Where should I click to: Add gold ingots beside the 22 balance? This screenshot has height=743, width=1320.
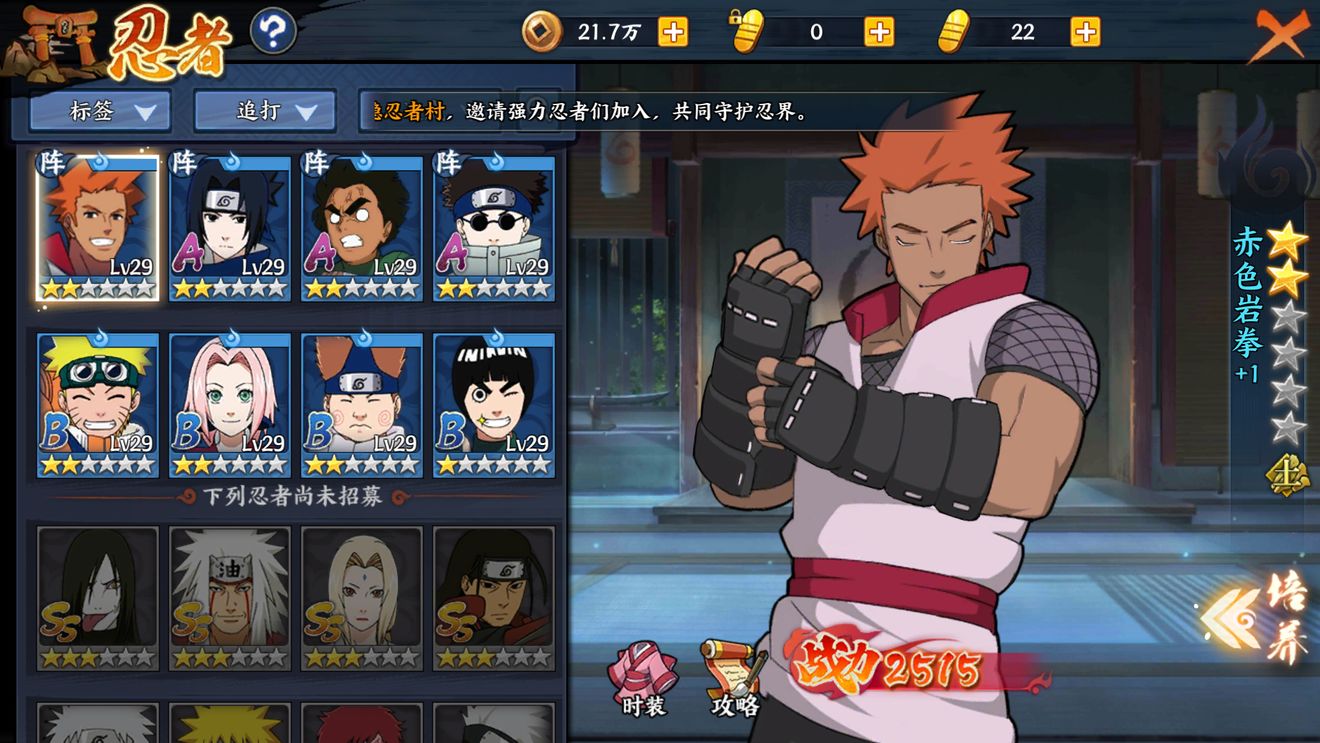tap(1085, 32)
